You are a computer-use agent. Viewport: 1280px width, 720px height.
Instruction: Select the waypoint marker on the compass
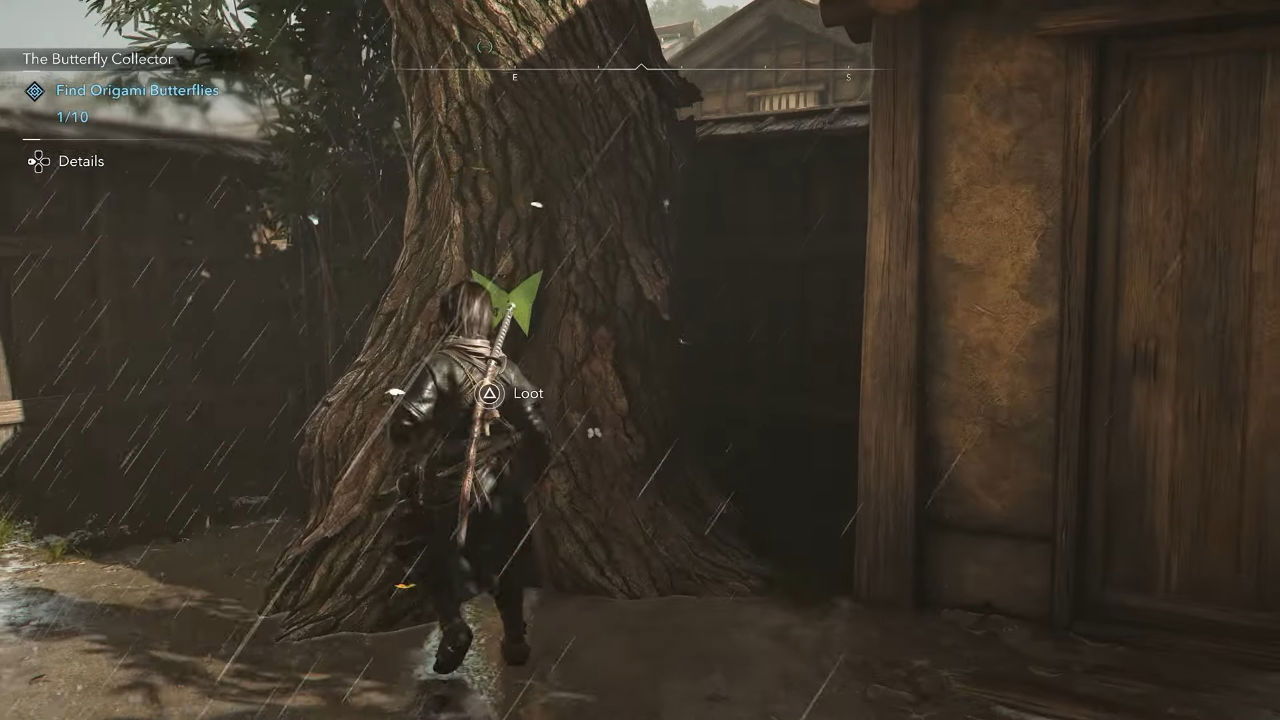[x=486, y=47]
